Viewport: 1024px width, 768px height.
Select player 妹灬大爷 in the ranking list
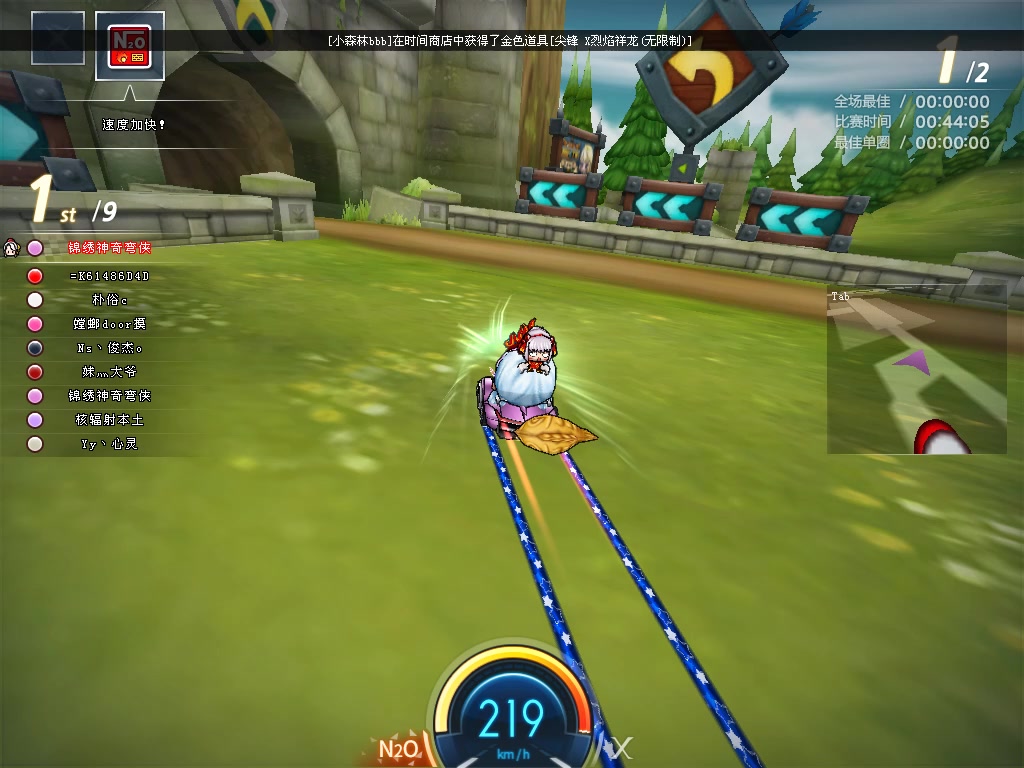(109, 372)
